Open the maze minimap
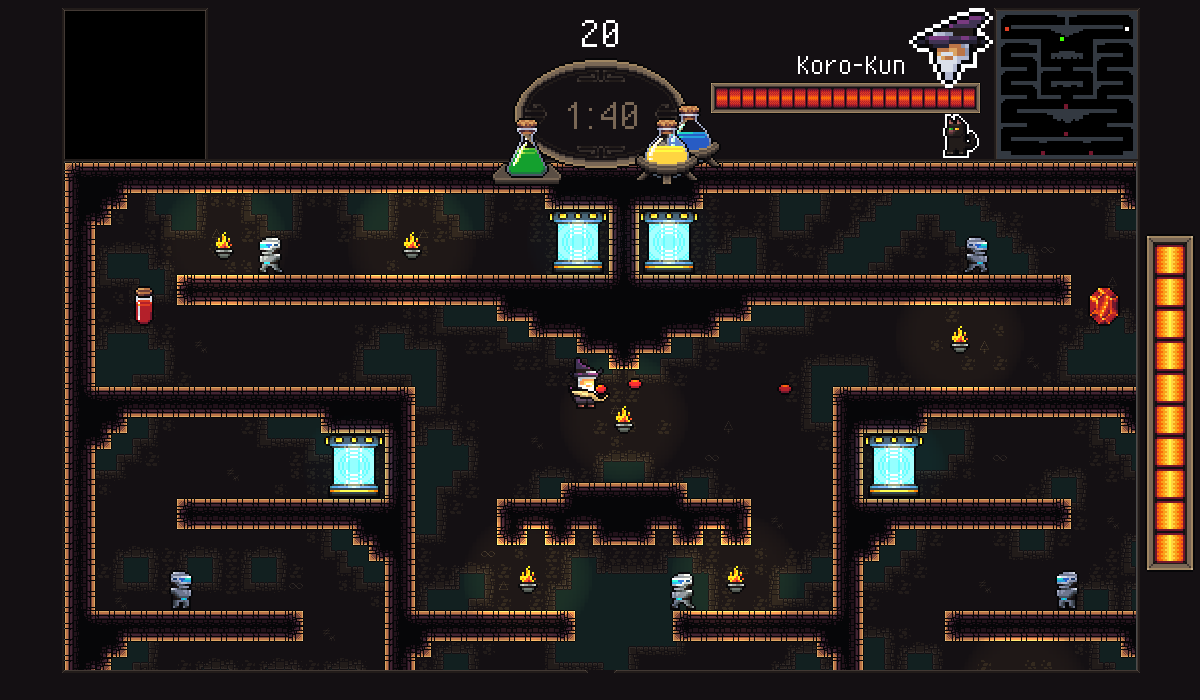The height and width of the screenshot is (700, 1200). [x=1066, y=84]
